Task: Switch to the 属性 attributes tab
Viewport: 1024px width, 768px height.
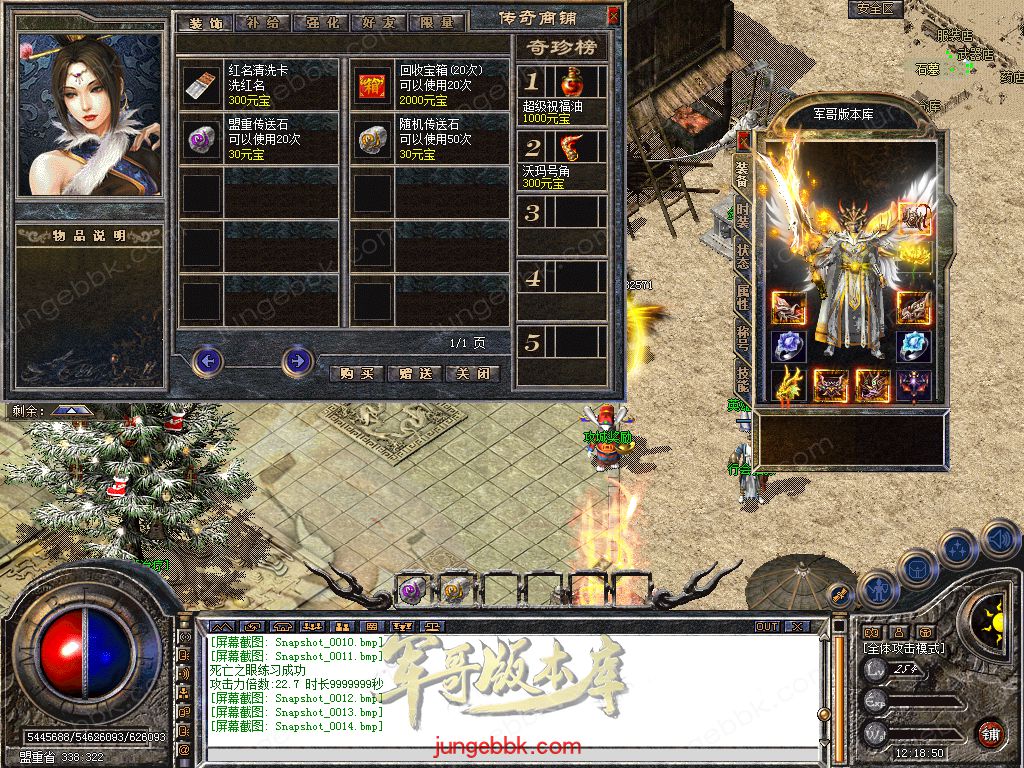Action: coord(743,296)
